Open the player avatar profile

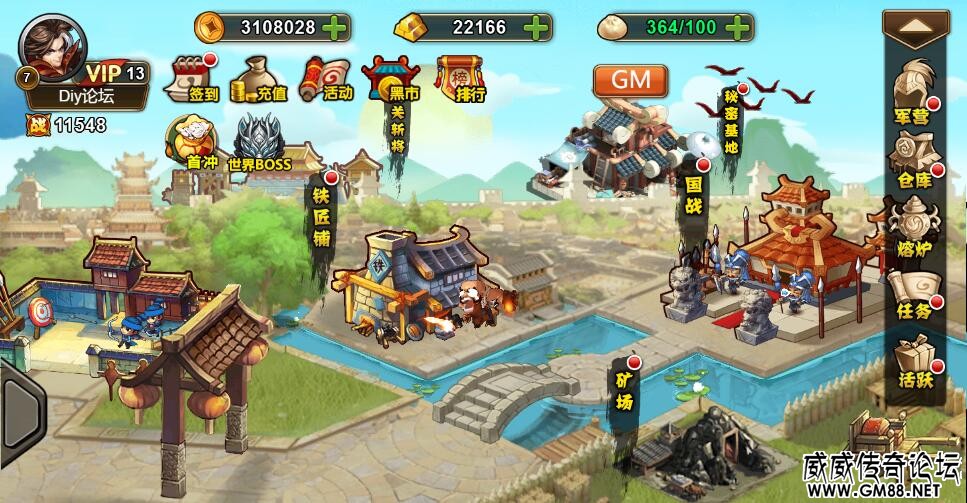pos(52,46)
